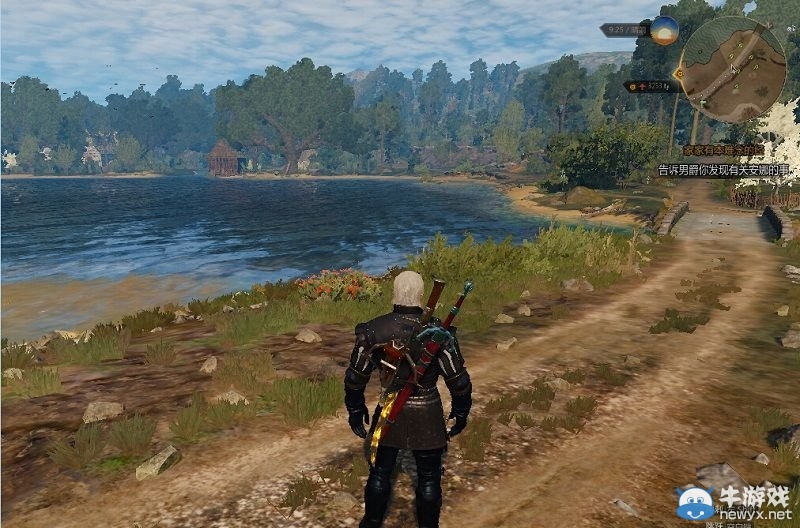The width and height of the screenshot is (800, 528).
Task: Open the circular minimap
Action: [x=736, y=69]
